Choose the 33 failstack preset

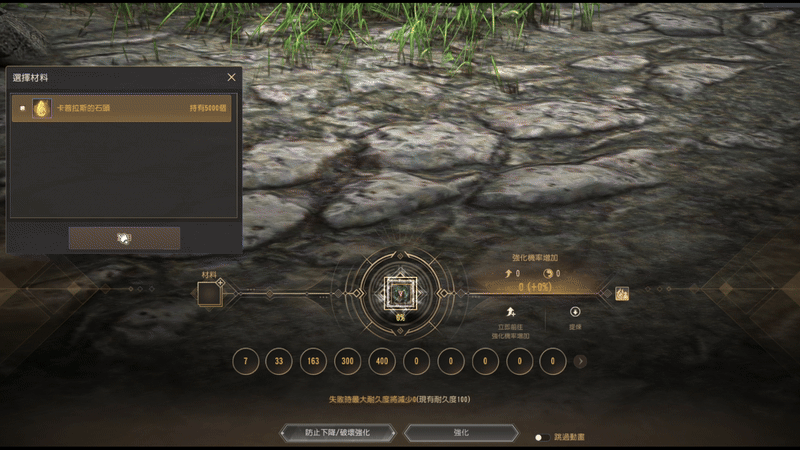click(x=280, y=361)
